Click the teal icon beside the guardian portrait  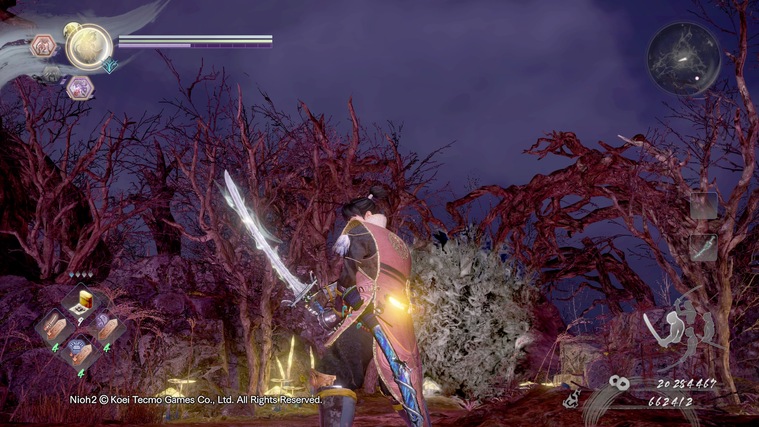click(x=110, y=65)
